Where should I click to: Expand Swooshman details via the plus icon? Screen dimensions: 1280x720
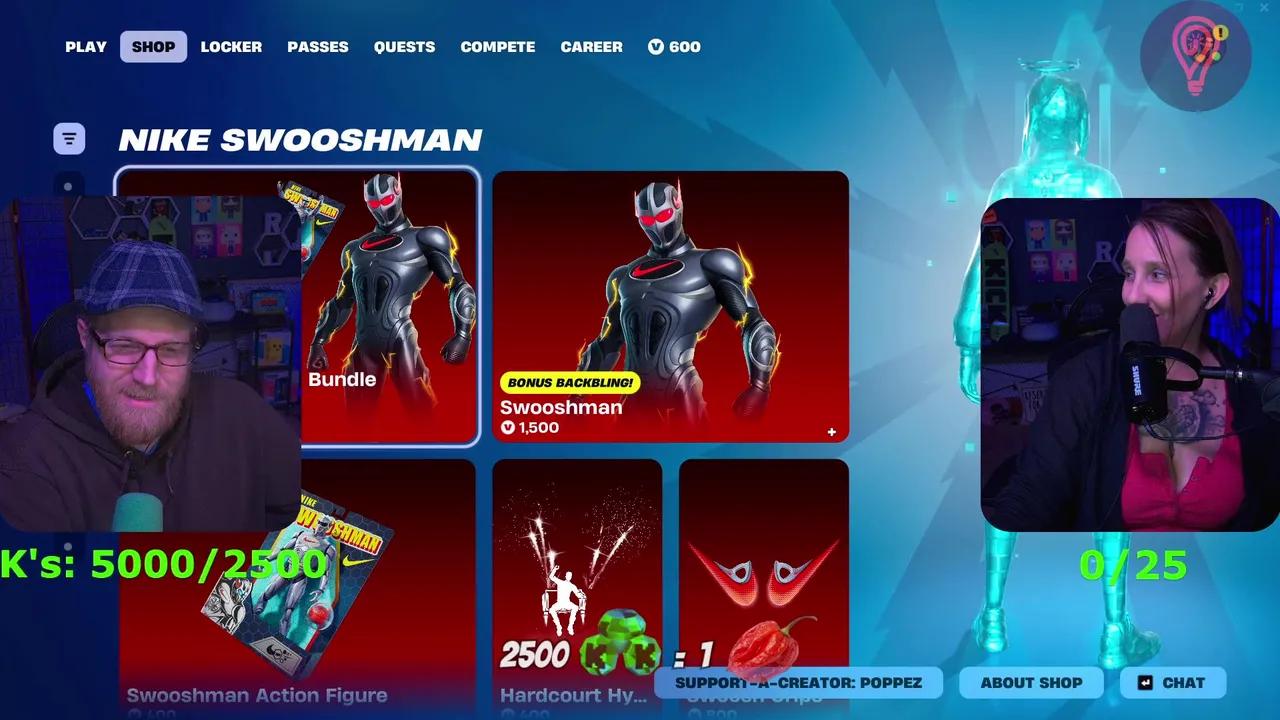point(831,431)
